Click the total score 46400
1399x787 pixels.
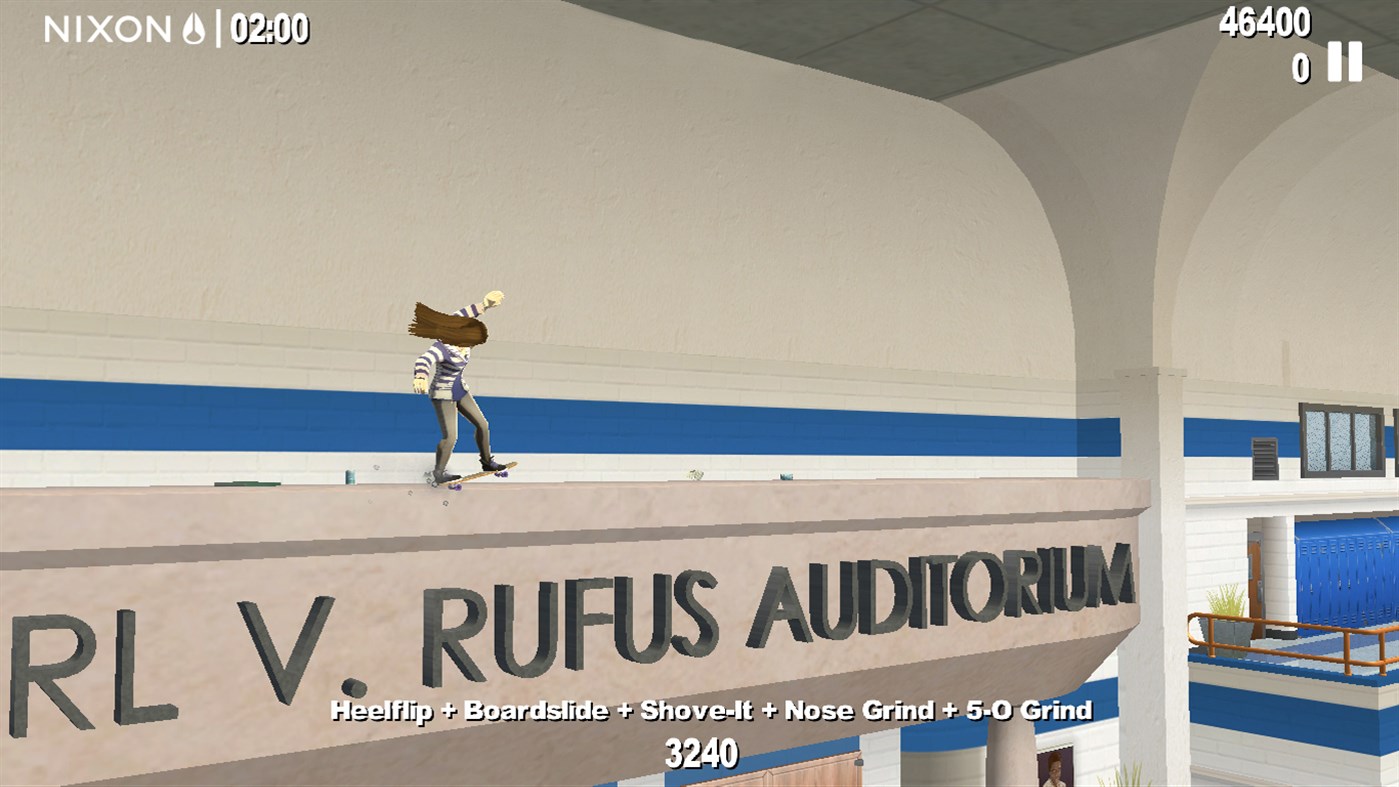coord(1264,21)
